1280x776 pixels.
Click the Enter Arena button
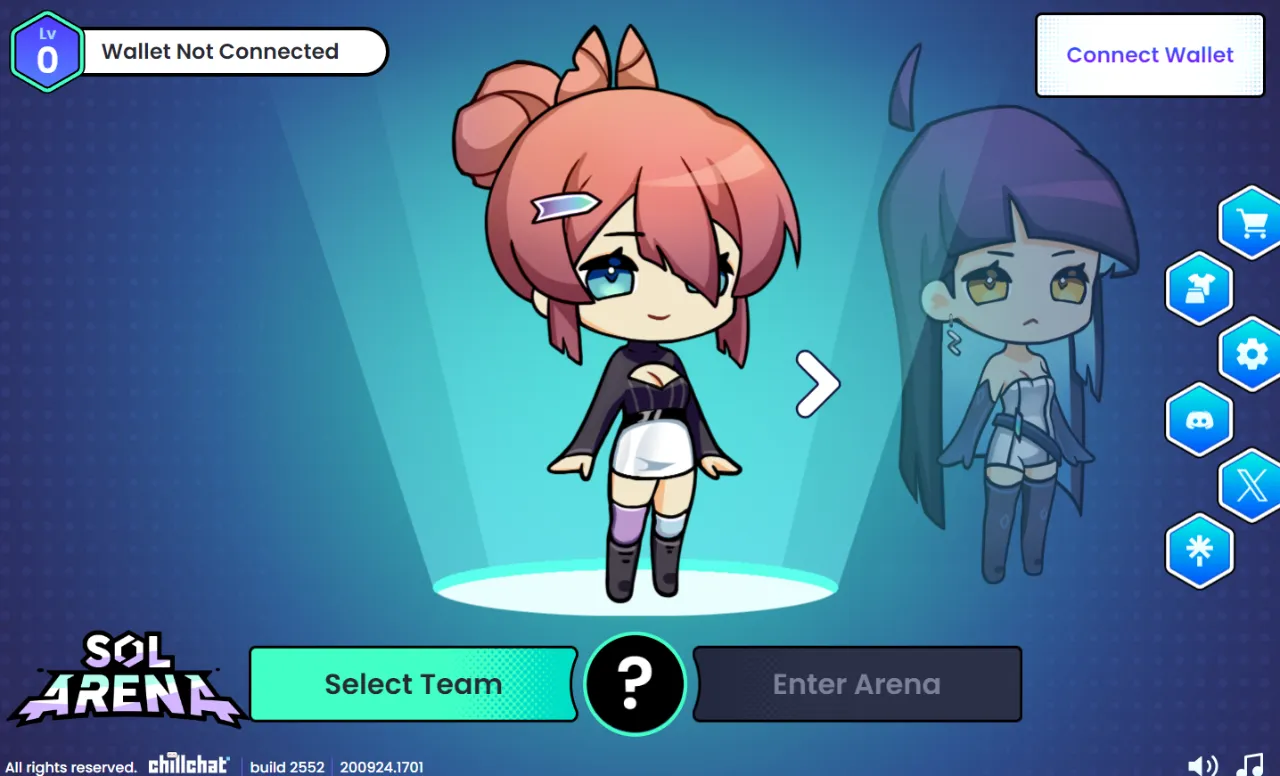pyautogui.click(x=857, y=684)
